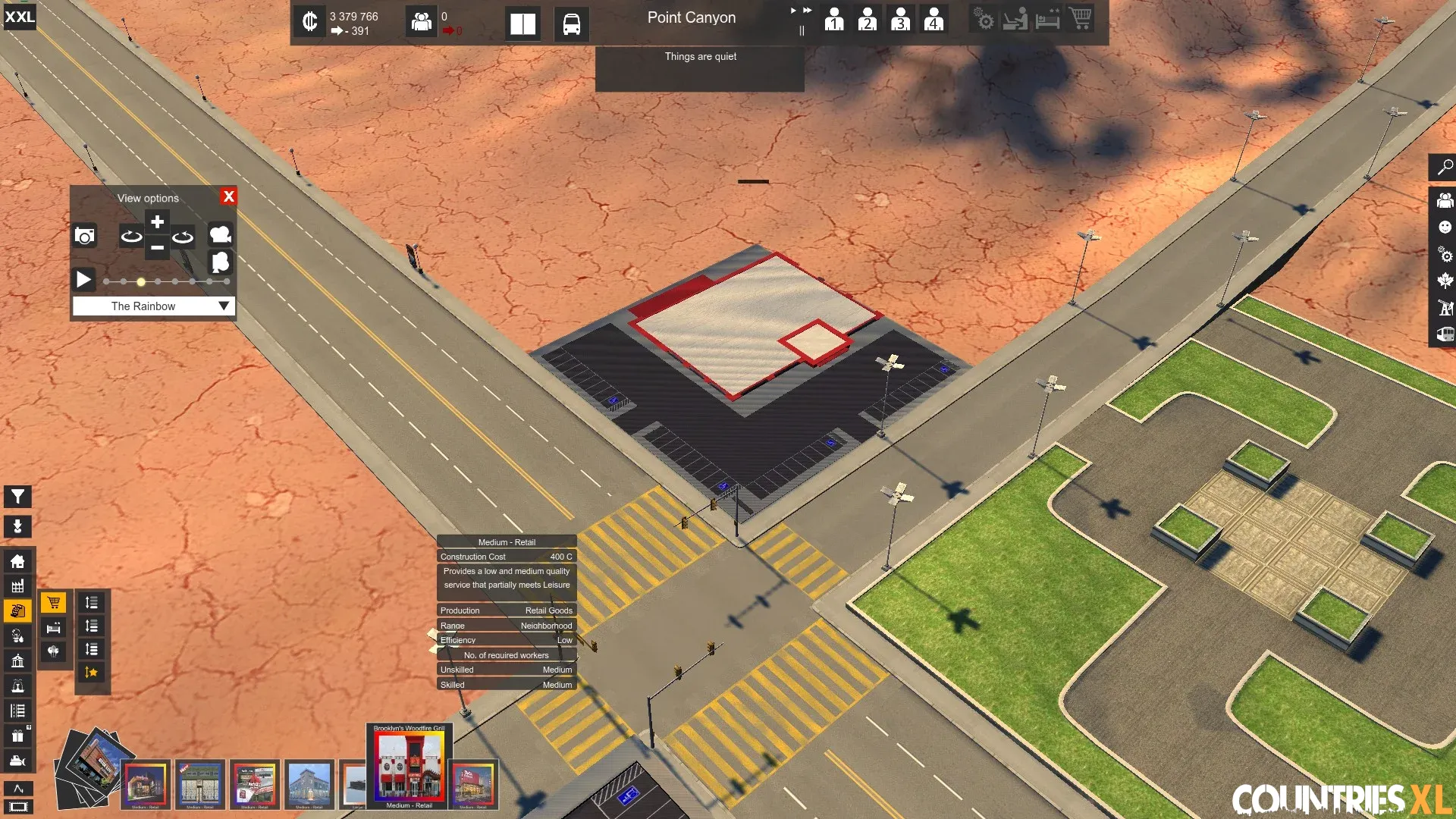Pause the game simulation
1456x819 pixels.
tap(802, 31)
